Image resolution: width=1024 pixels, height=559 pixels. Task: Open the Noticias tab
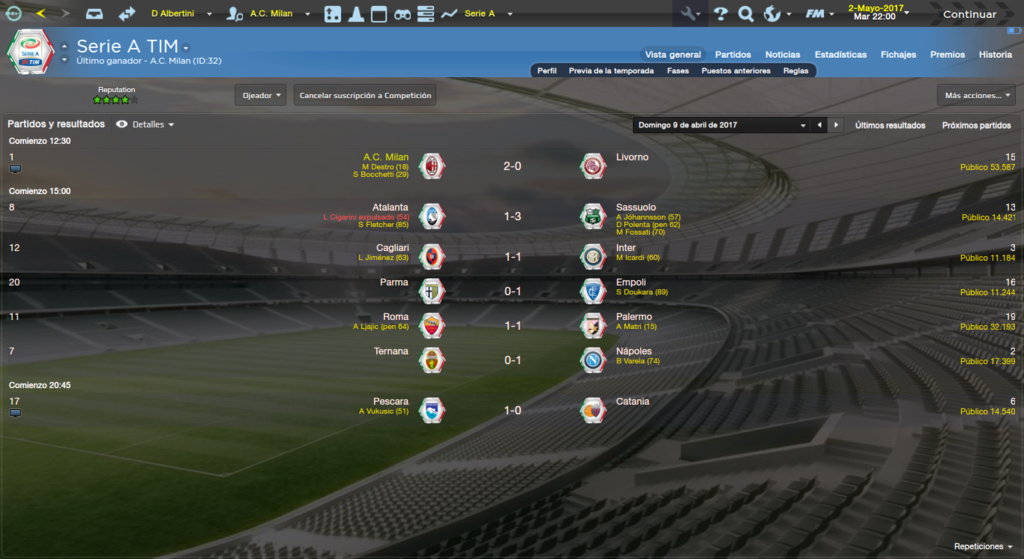pyautogui.click(x=783, y=54)
